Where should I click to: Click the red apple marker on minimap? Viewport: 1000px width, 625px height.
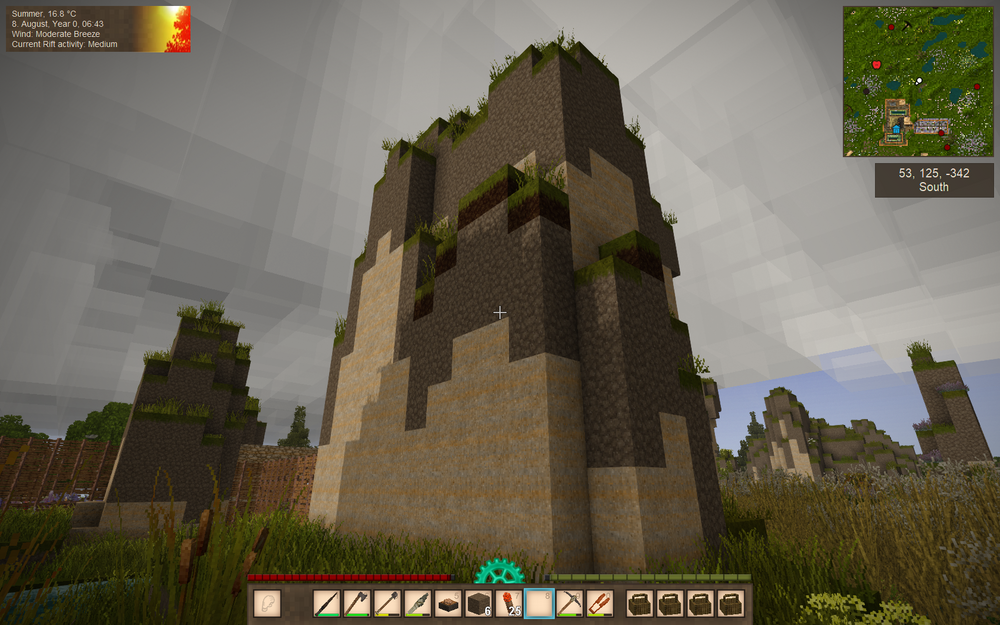876,64
